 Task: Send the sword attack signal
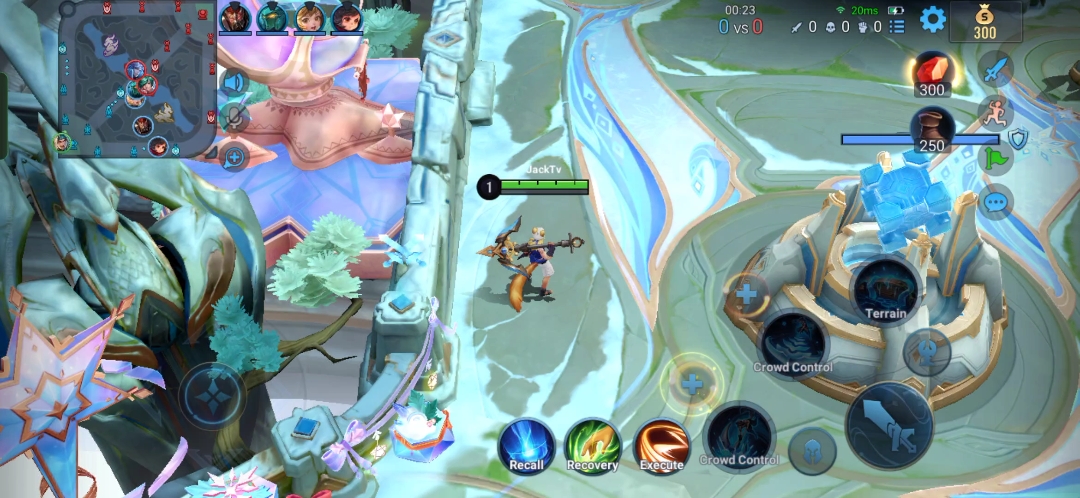(994, 71)
